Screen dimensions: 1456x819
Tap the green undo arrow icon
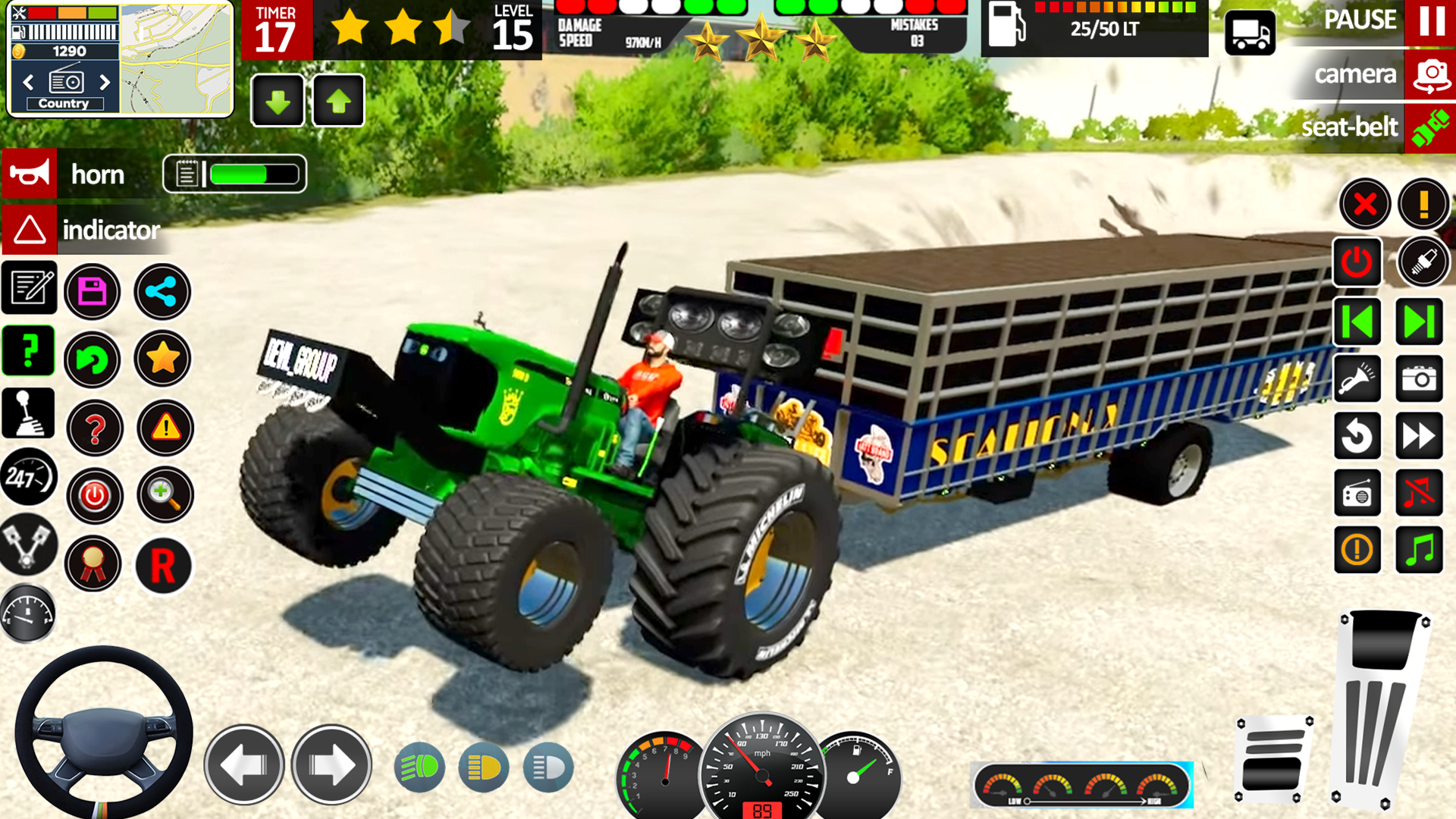[x=92, y=360]
